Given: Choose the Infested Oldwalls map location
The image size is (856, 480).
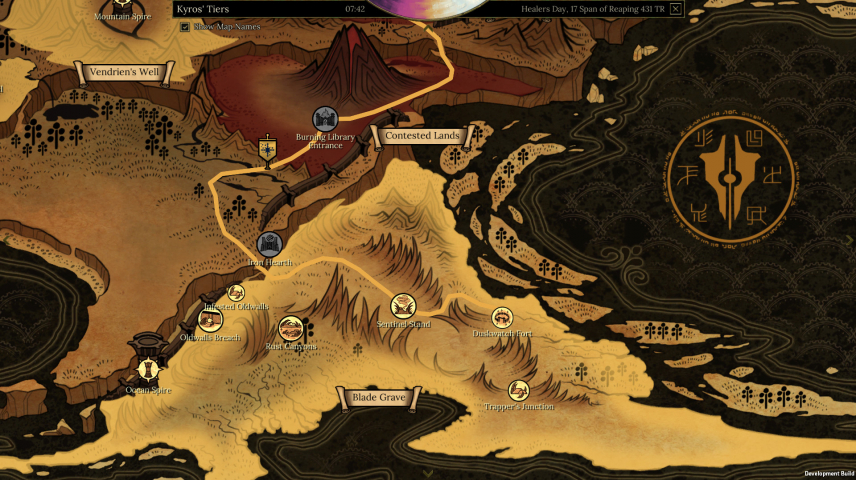Looking at the screenshot, I should [236, 292].
